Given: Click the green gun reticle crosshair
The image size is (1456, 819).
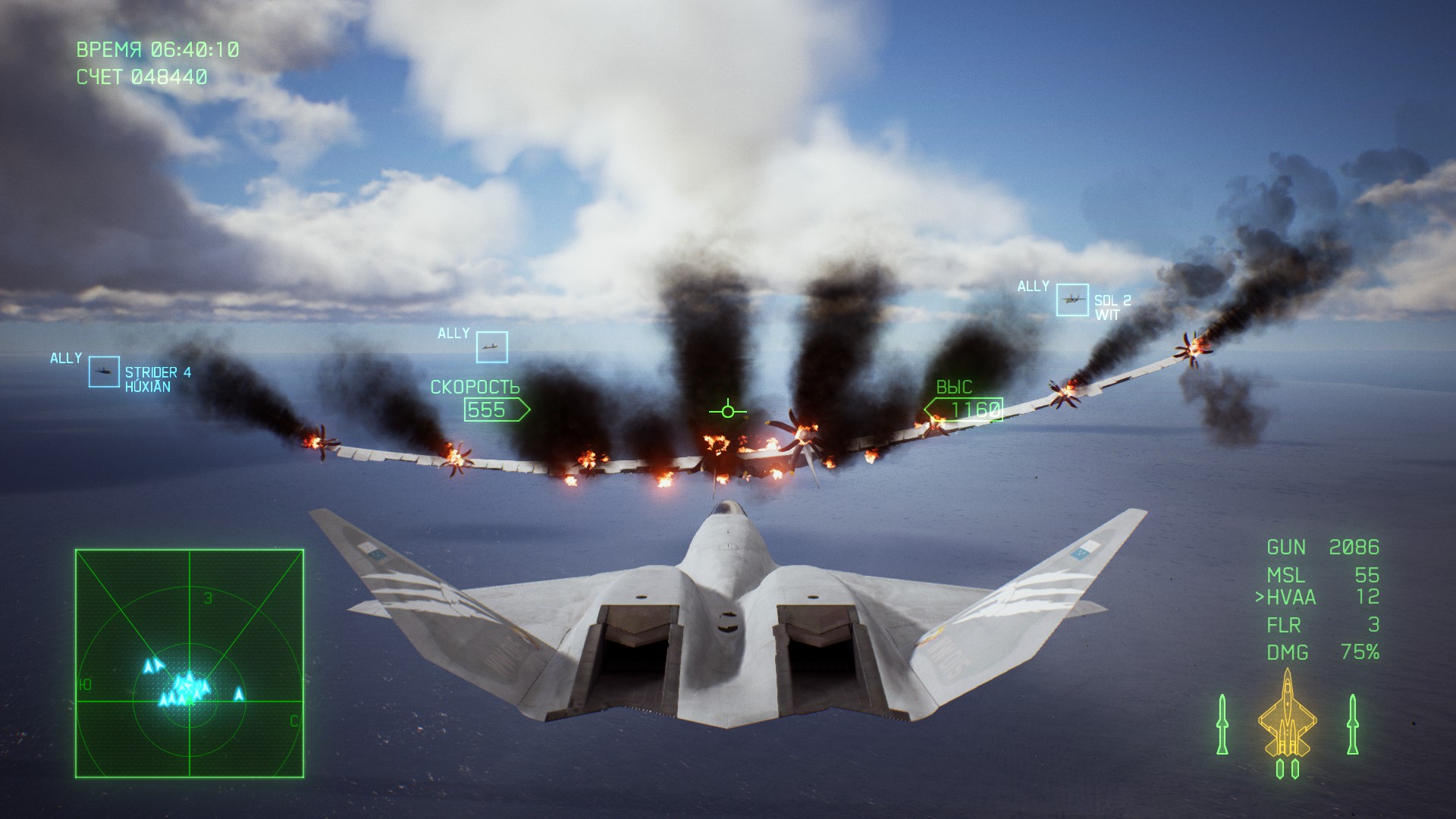Looking at the screenshot, I should click(728, 411).
